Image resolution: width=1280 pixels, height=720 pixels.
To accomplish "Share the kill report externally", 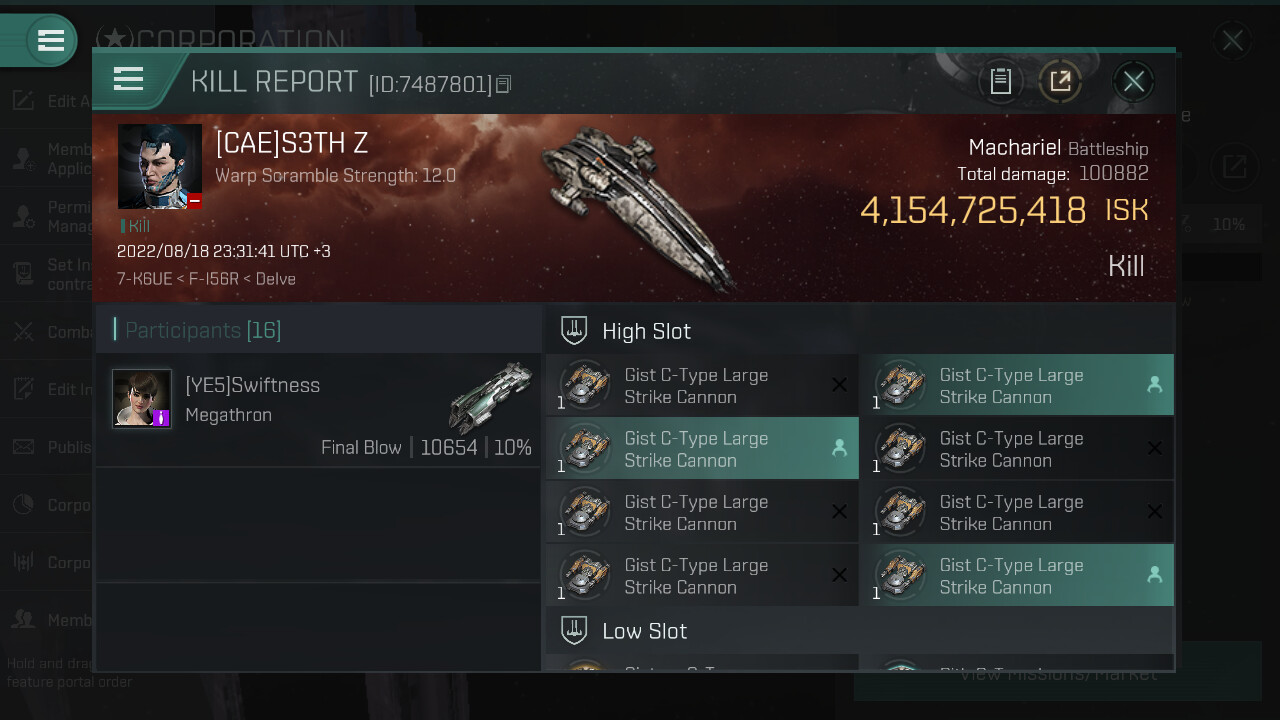I will click(1060, 82).
